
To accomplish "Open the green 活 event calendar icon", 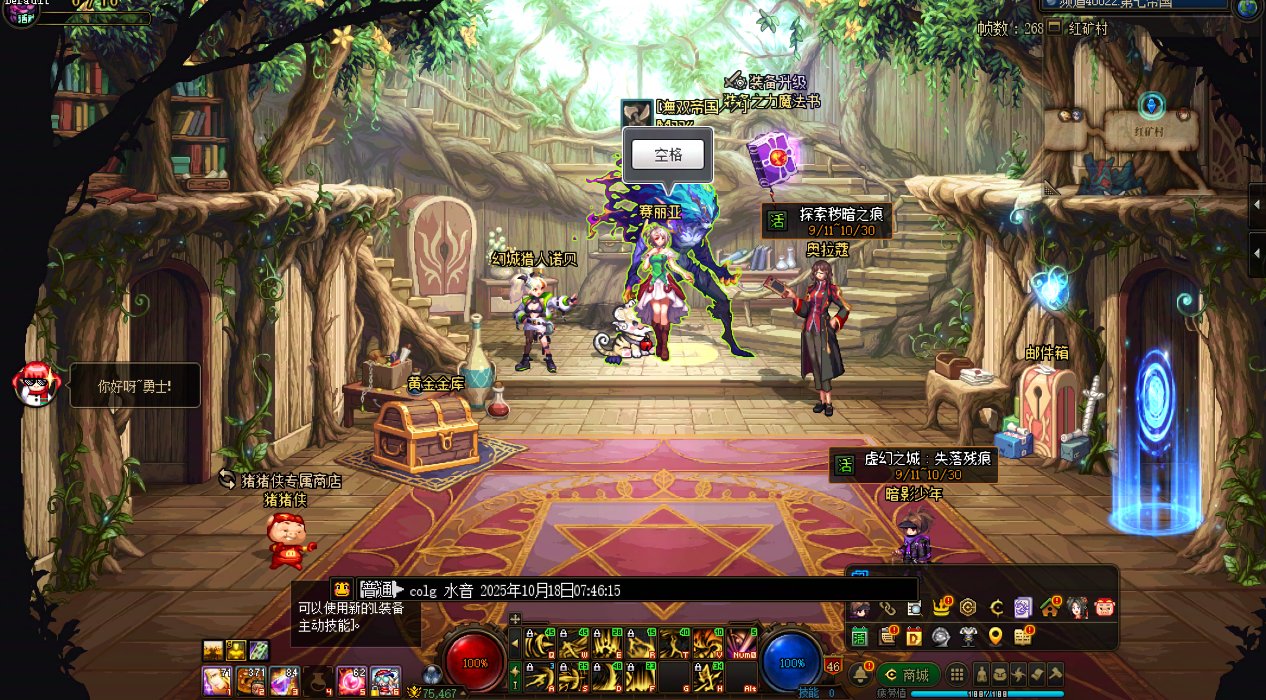I will click(x=859, y=636).
